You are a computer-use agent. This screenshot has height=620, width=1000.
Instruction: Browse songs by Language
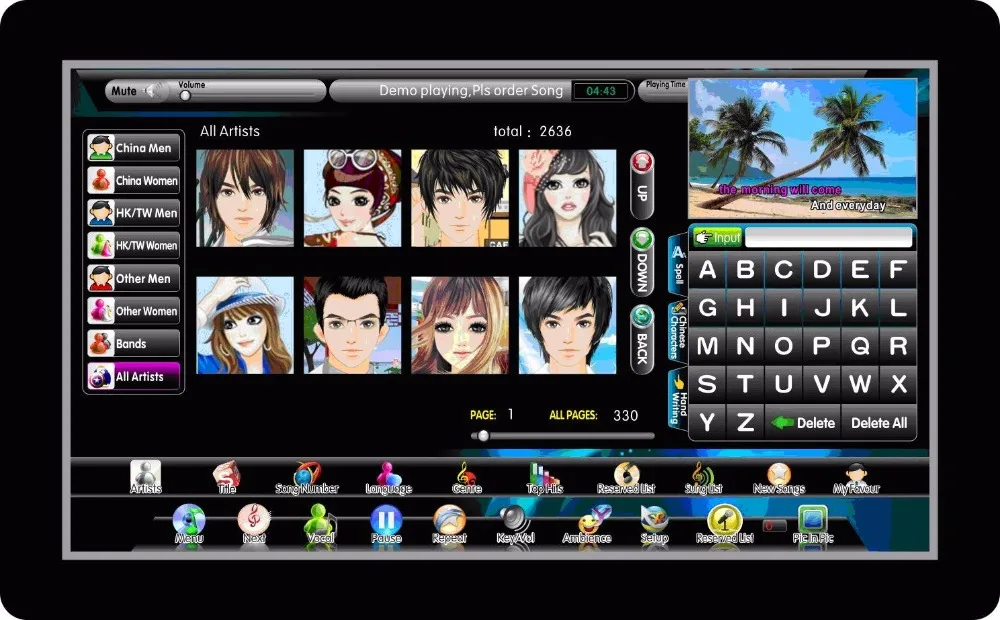tap(388, 478)
